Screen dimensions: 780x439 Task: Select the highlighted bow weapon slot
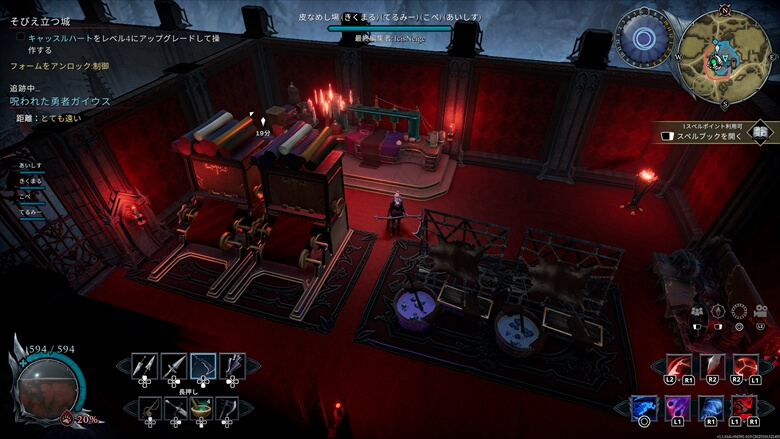(x=204, y=366)
